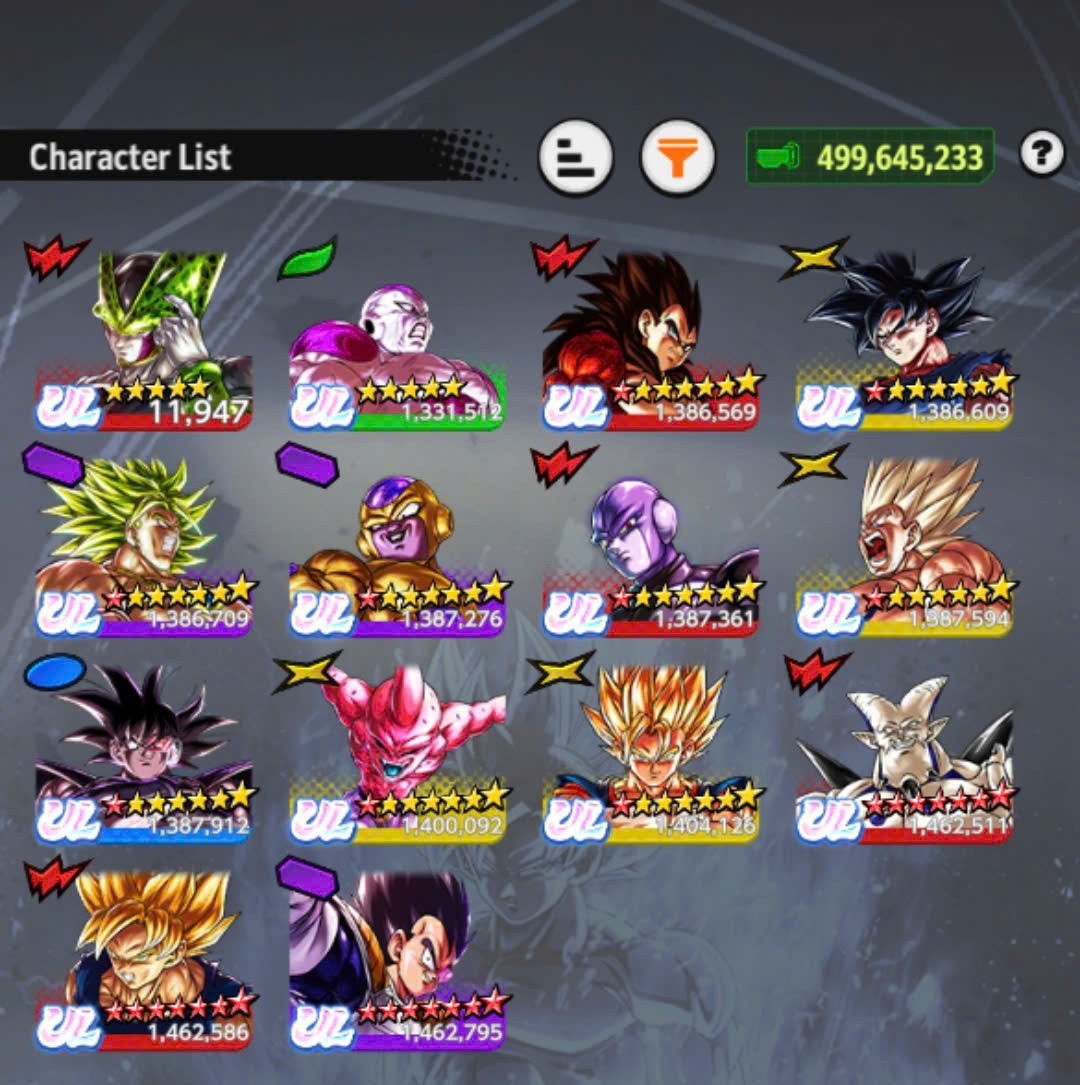Open the sort order button
Image resolution: width=1080 pixels, height=1085 pixels.
point(576,157)
